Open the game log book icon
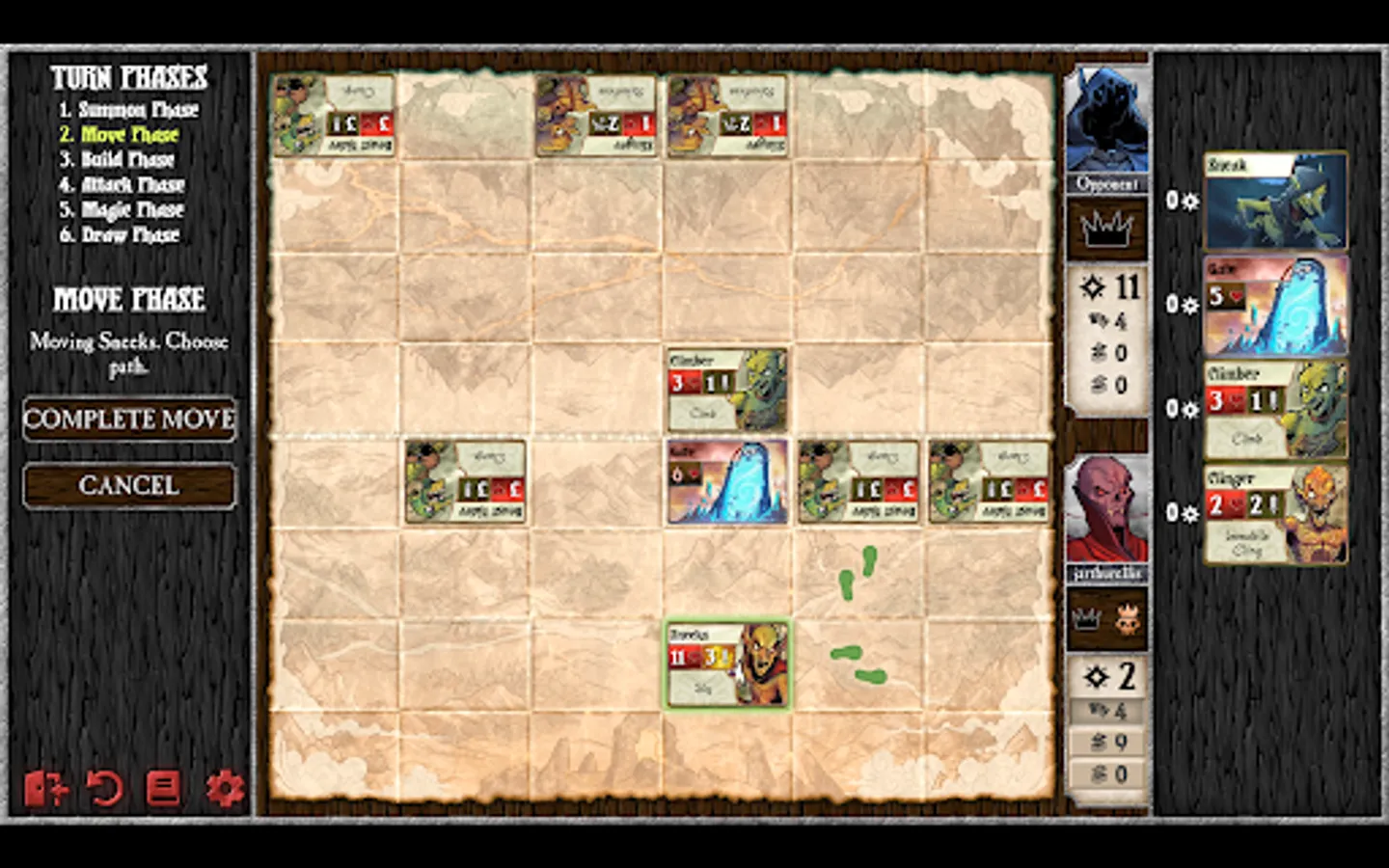The width and height of the screenshot is (1389, 868). [164, 787]
